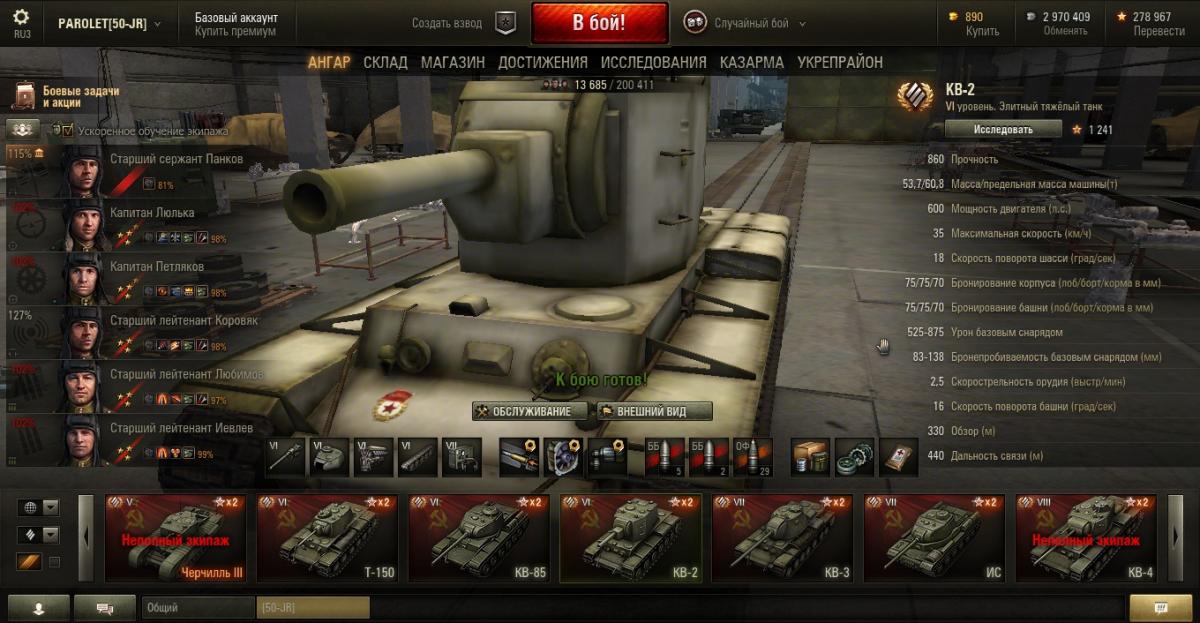This screenshot has width=1200, height=623.
Task: Open the Склад tab
Action: pos(385,62)
